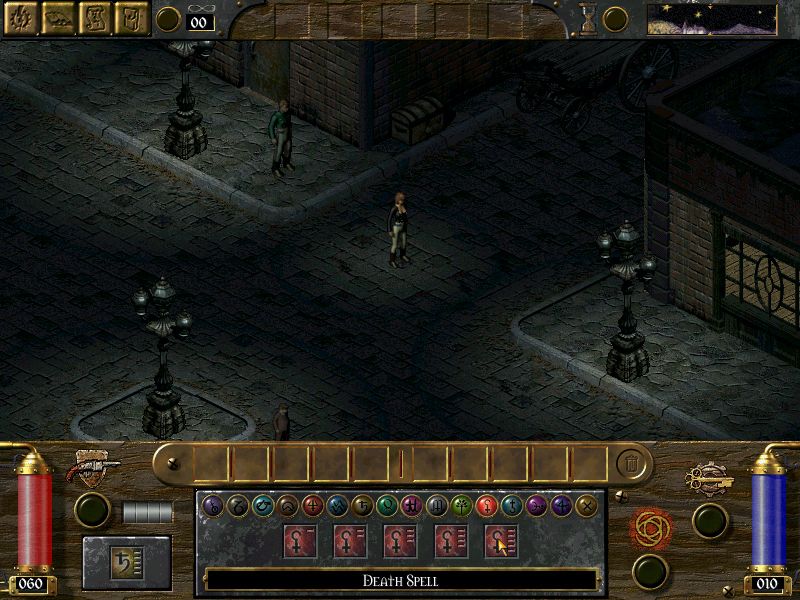Open the map gold button
Viewport: 800px width, 600px height.
[58, 17]
